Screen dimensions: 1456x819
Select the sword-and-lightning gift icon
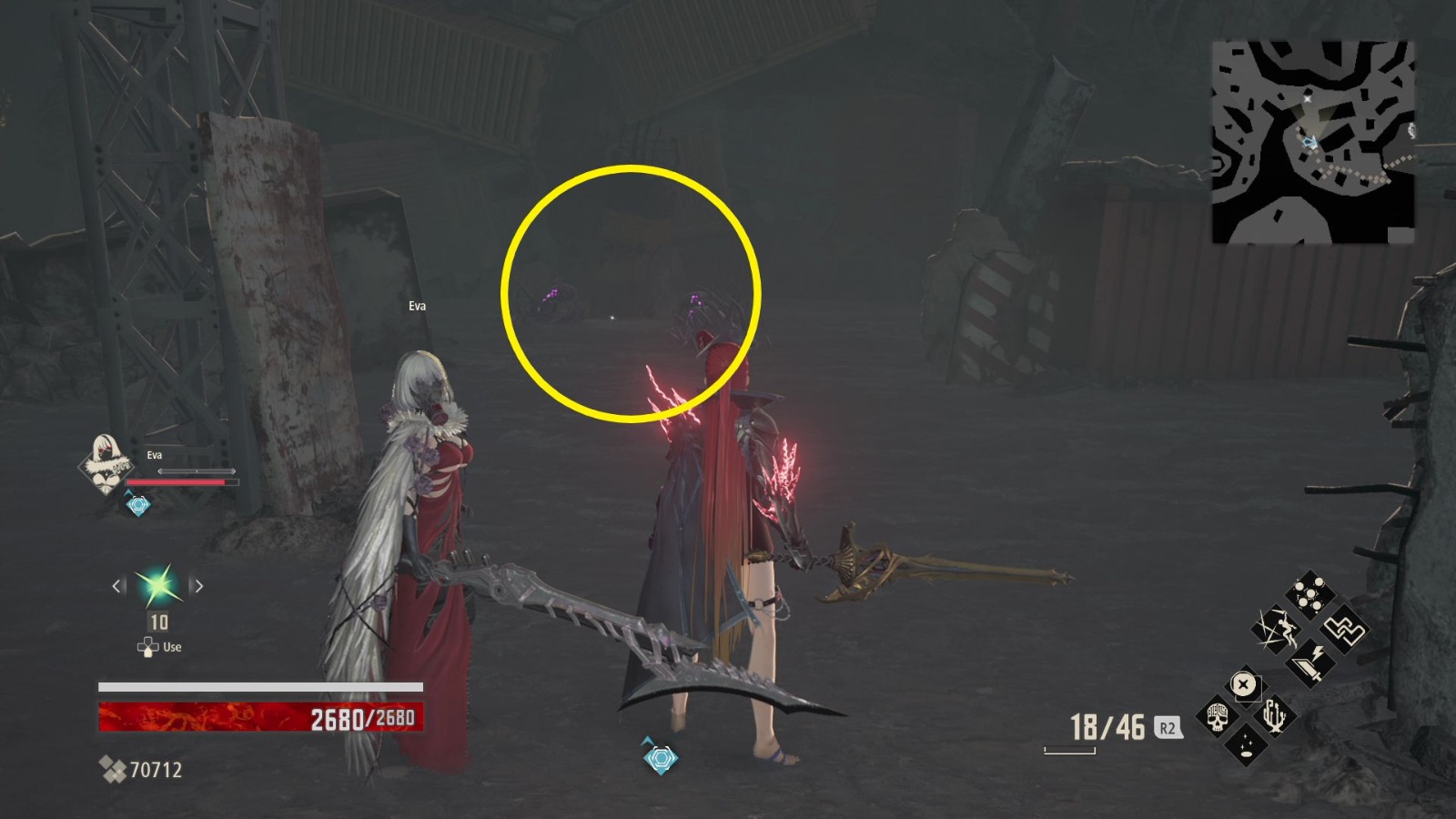(1309, 662)
